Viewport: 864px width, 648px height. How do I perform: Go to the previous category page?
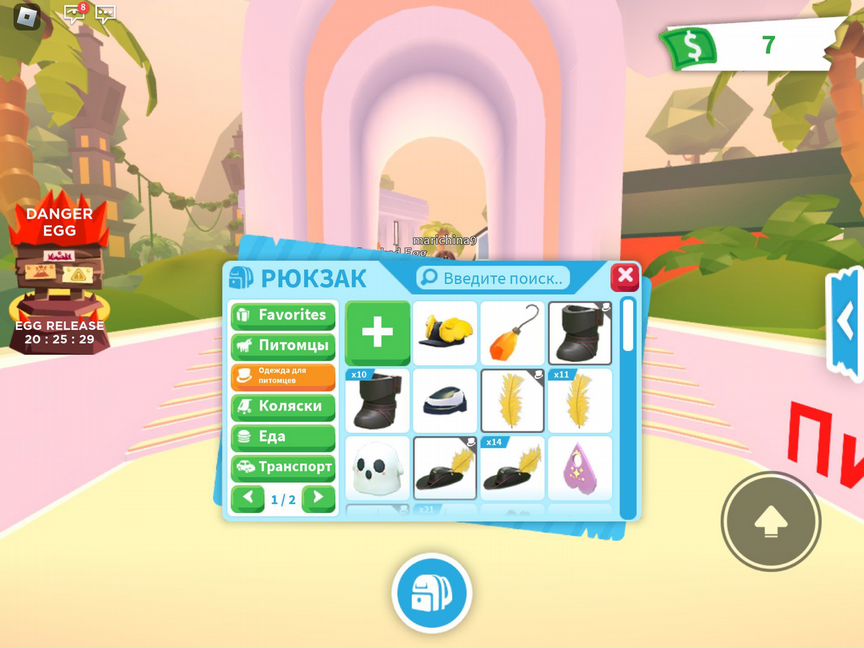247,497
